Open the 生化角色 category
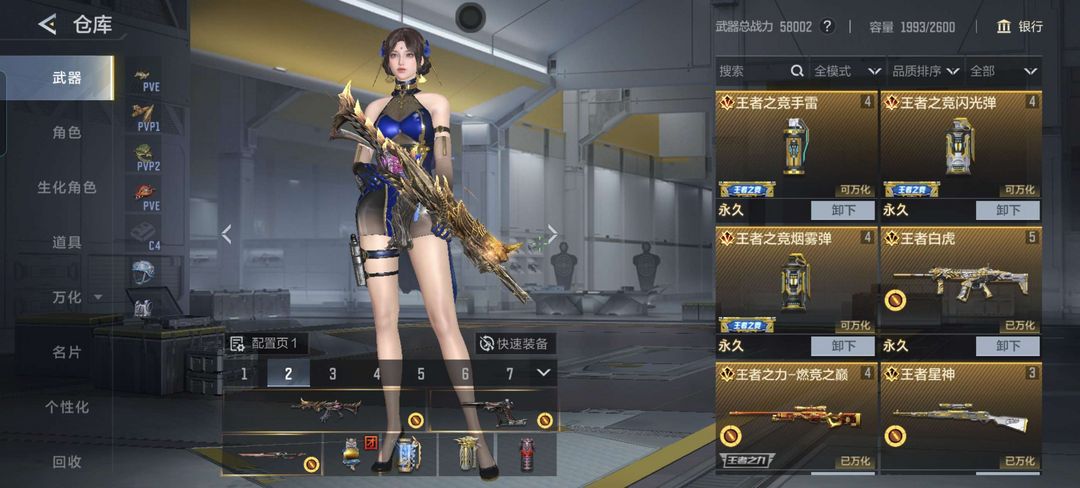The image size is (1080, 488). point(67,187)
